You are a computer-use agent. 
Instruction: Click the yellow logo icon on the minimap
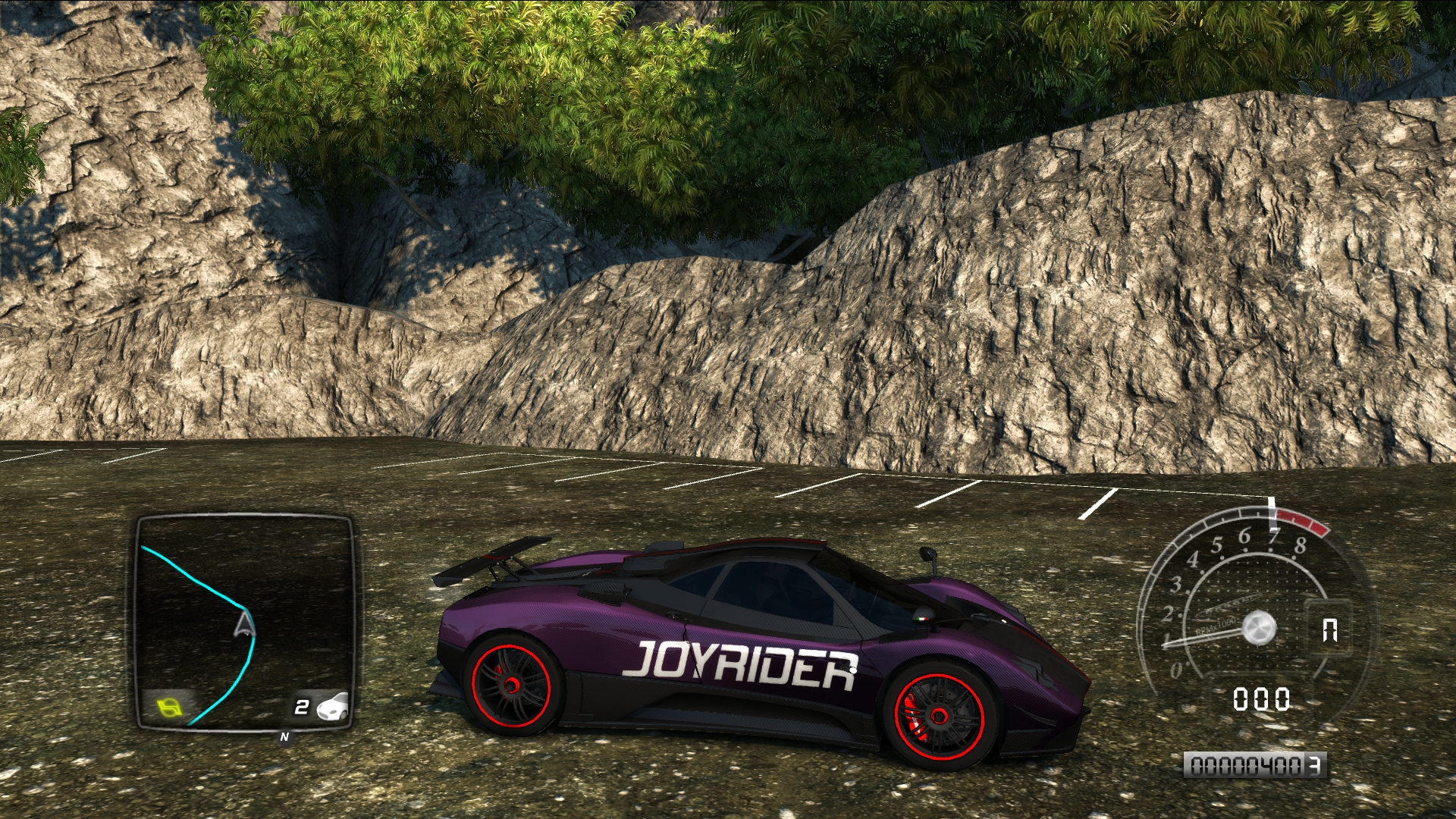(x=170, y=708)
